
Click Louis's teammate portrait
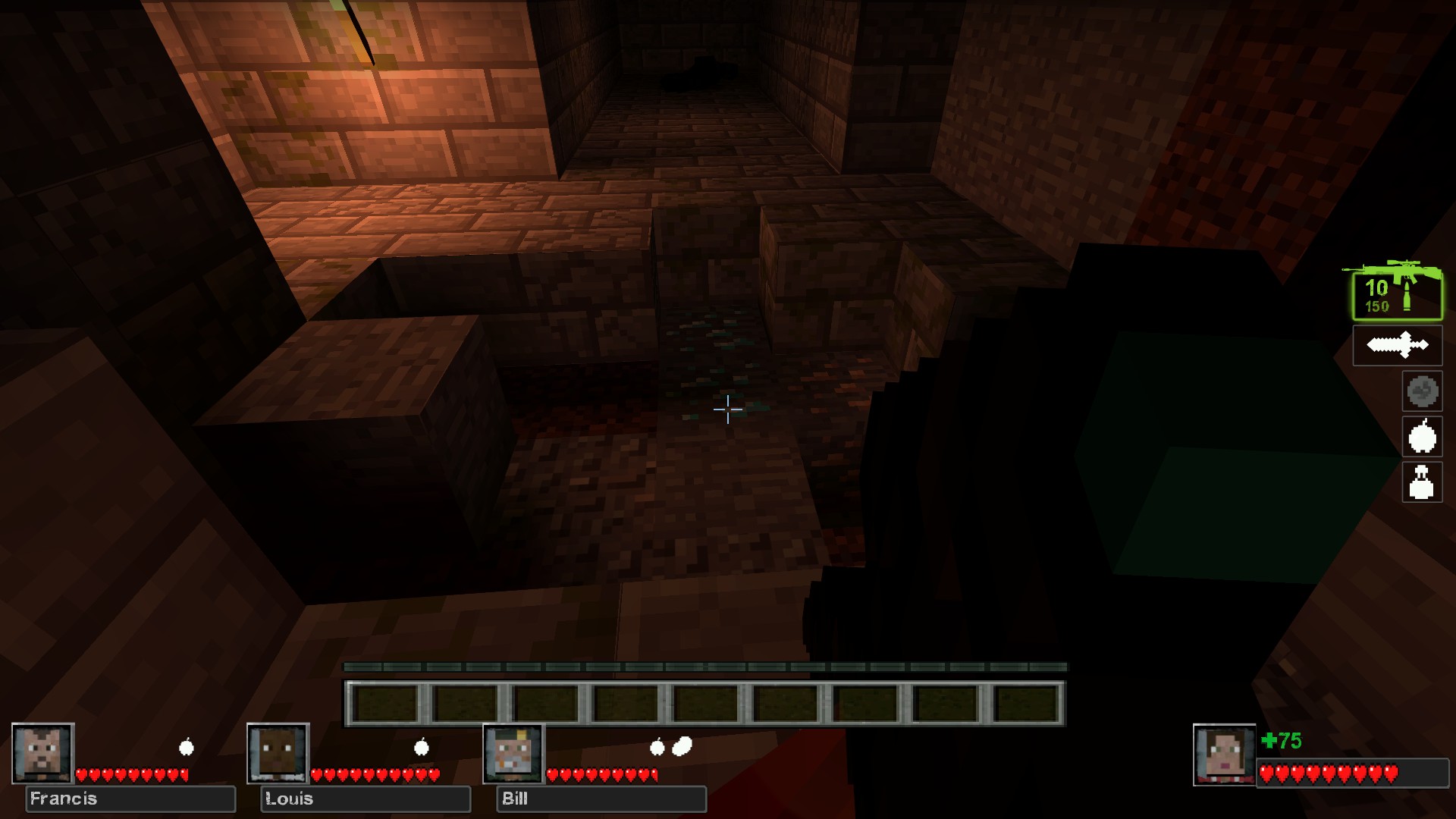pyautogui.click(x=278, y=753)
